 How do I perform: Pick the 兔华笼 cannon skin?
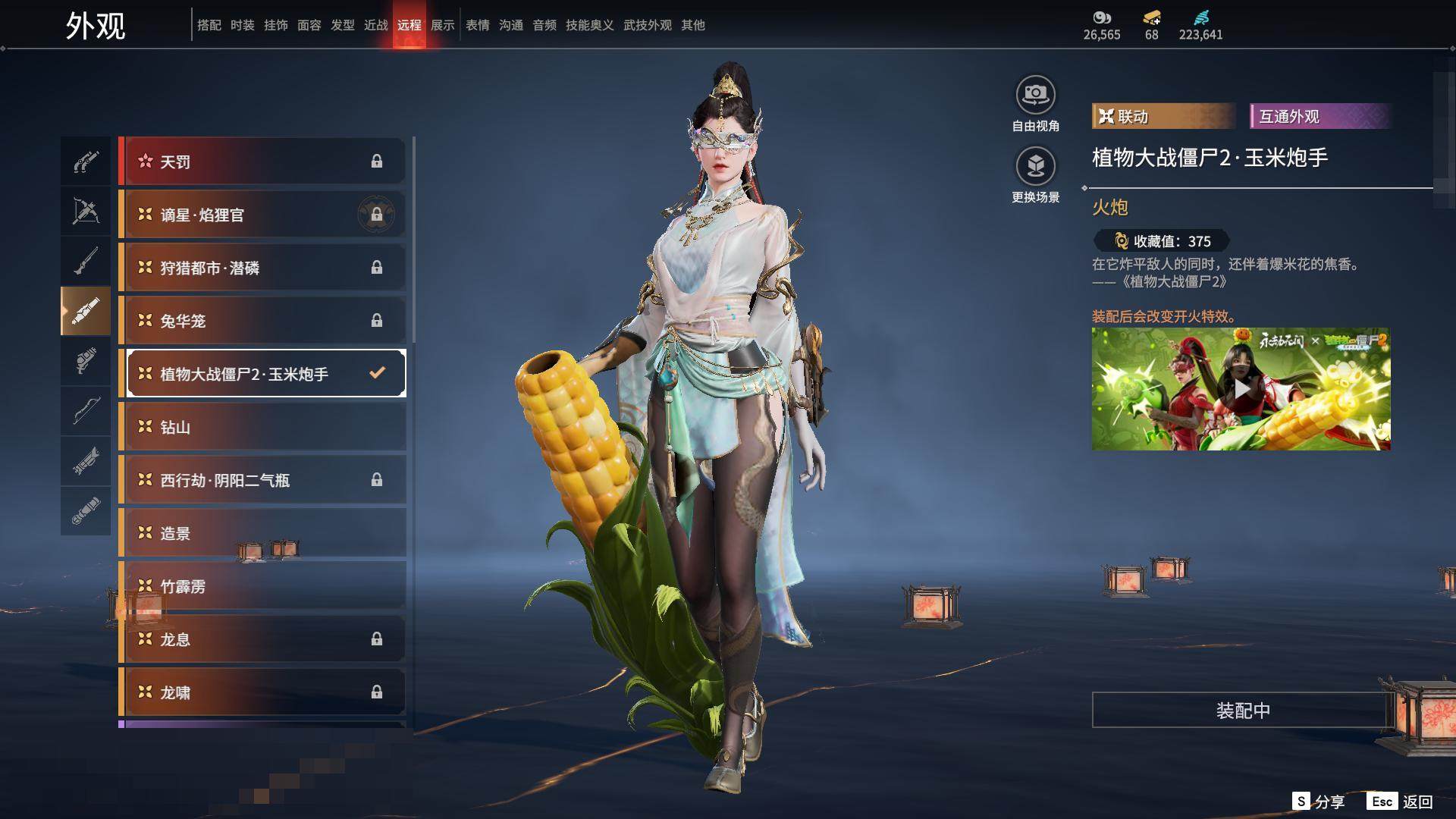(x=262, y=321)
